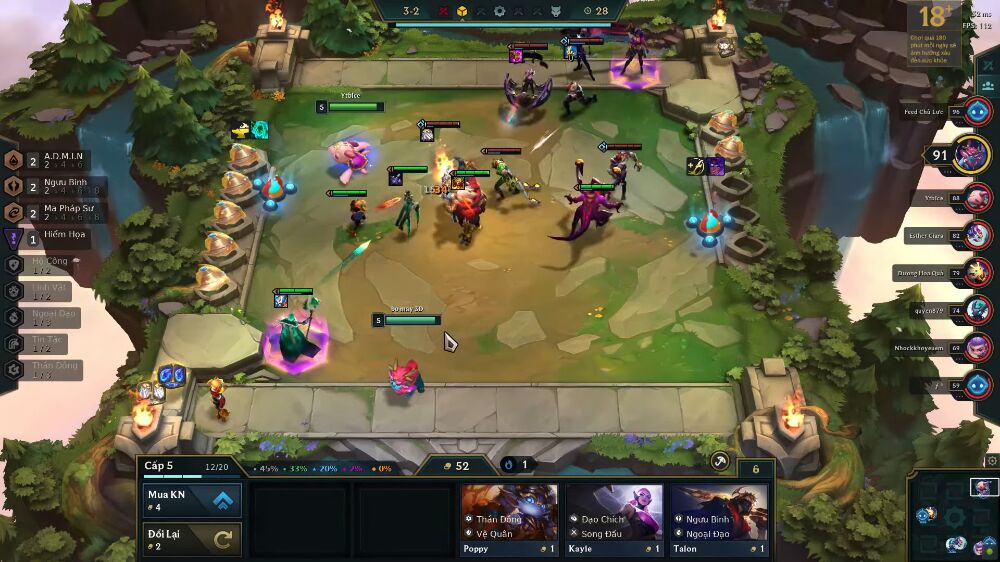The height and width of the screenshot is (562, 1000).
Task: Select the Talon card in the shop
Action: pyautogui.click(x=718, y=520)
